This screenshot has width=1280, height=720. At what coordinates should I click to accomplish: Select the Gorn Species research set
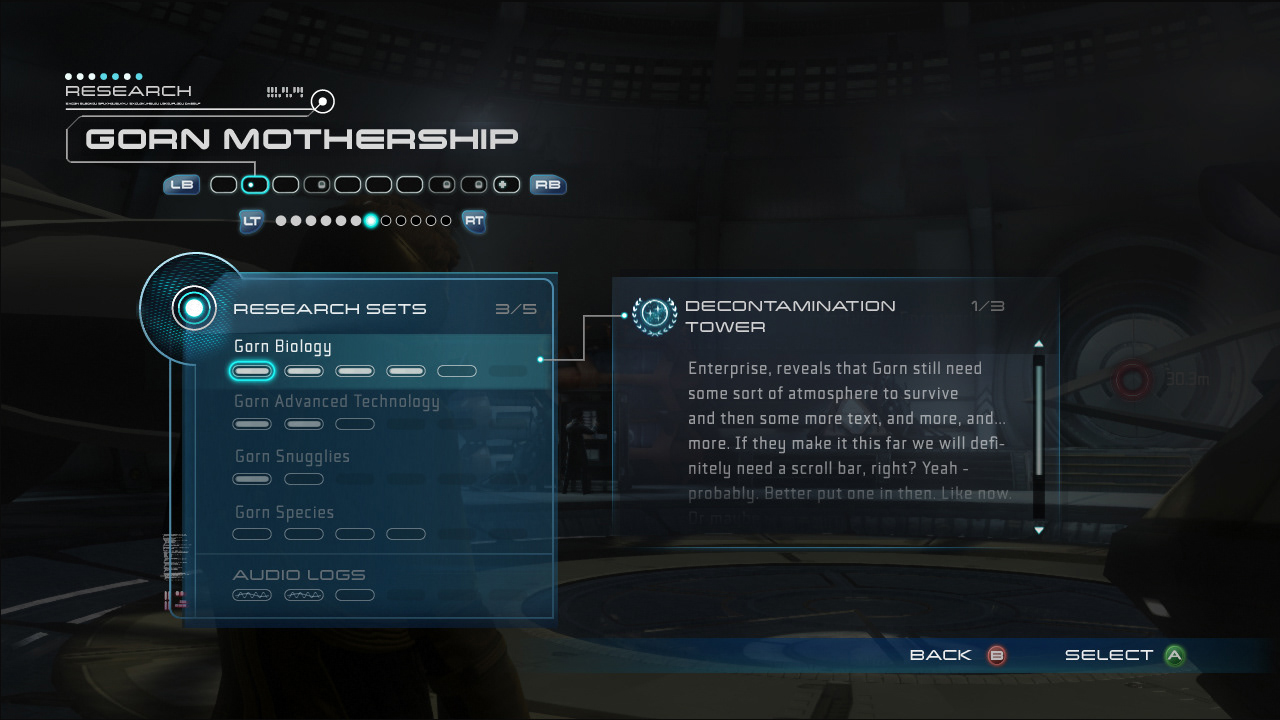coord(284,512)
